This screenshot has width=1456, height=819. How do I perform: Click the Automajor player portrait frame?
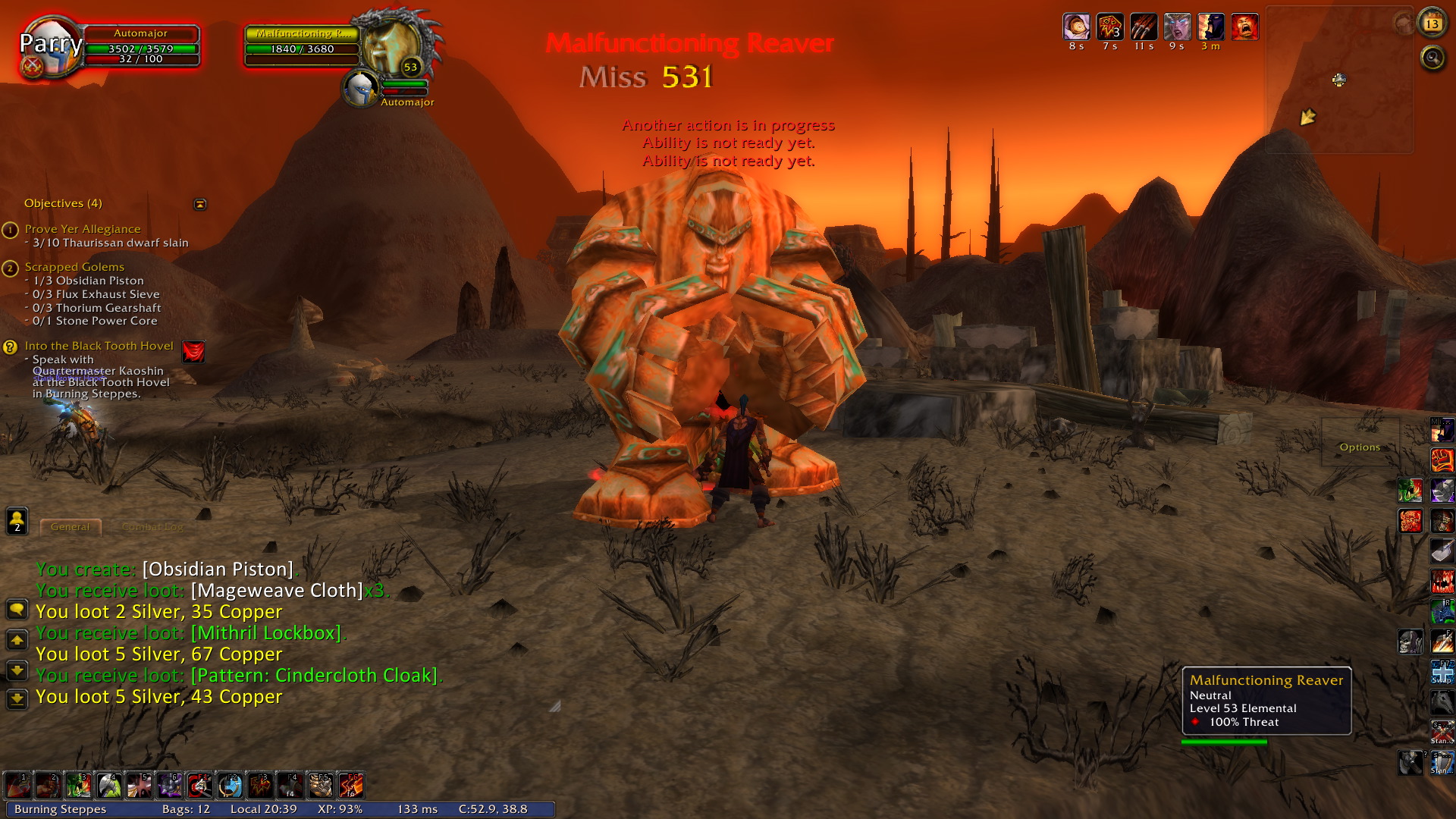point(50,45)
